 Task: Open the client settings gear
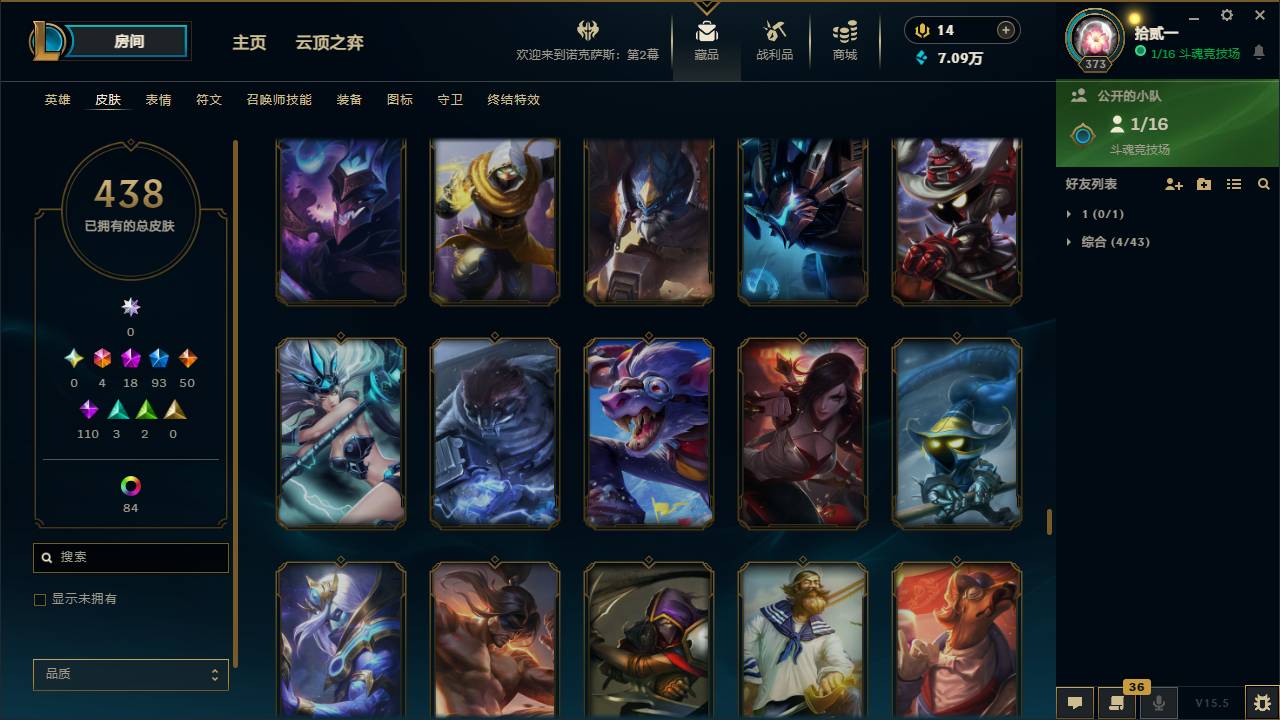[x=1226, y=15]
